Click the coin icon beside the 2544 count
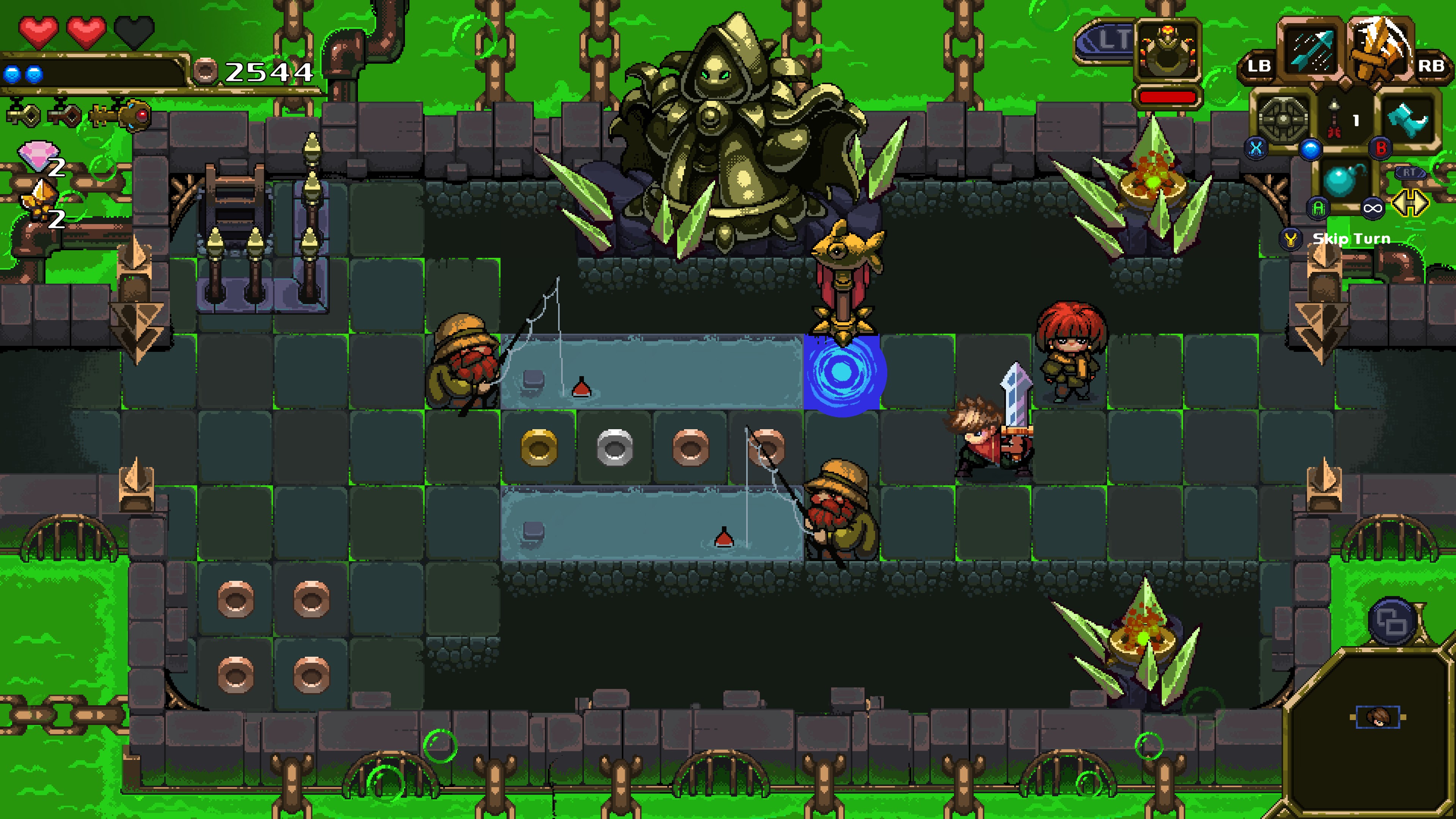This screenshot has width=1456, height=819. (206, 71)
